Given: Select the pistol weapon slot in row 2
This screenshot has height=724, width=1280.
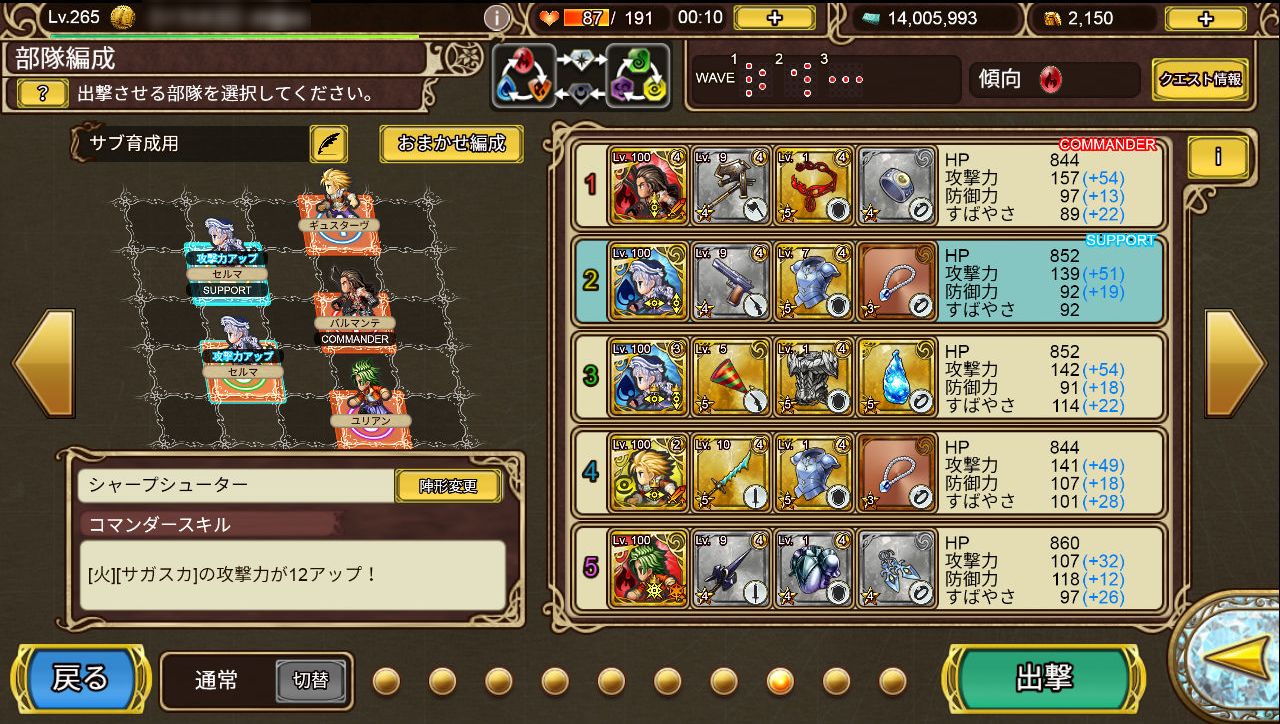Looking at the screenshot, I should [x=731, y=281].
